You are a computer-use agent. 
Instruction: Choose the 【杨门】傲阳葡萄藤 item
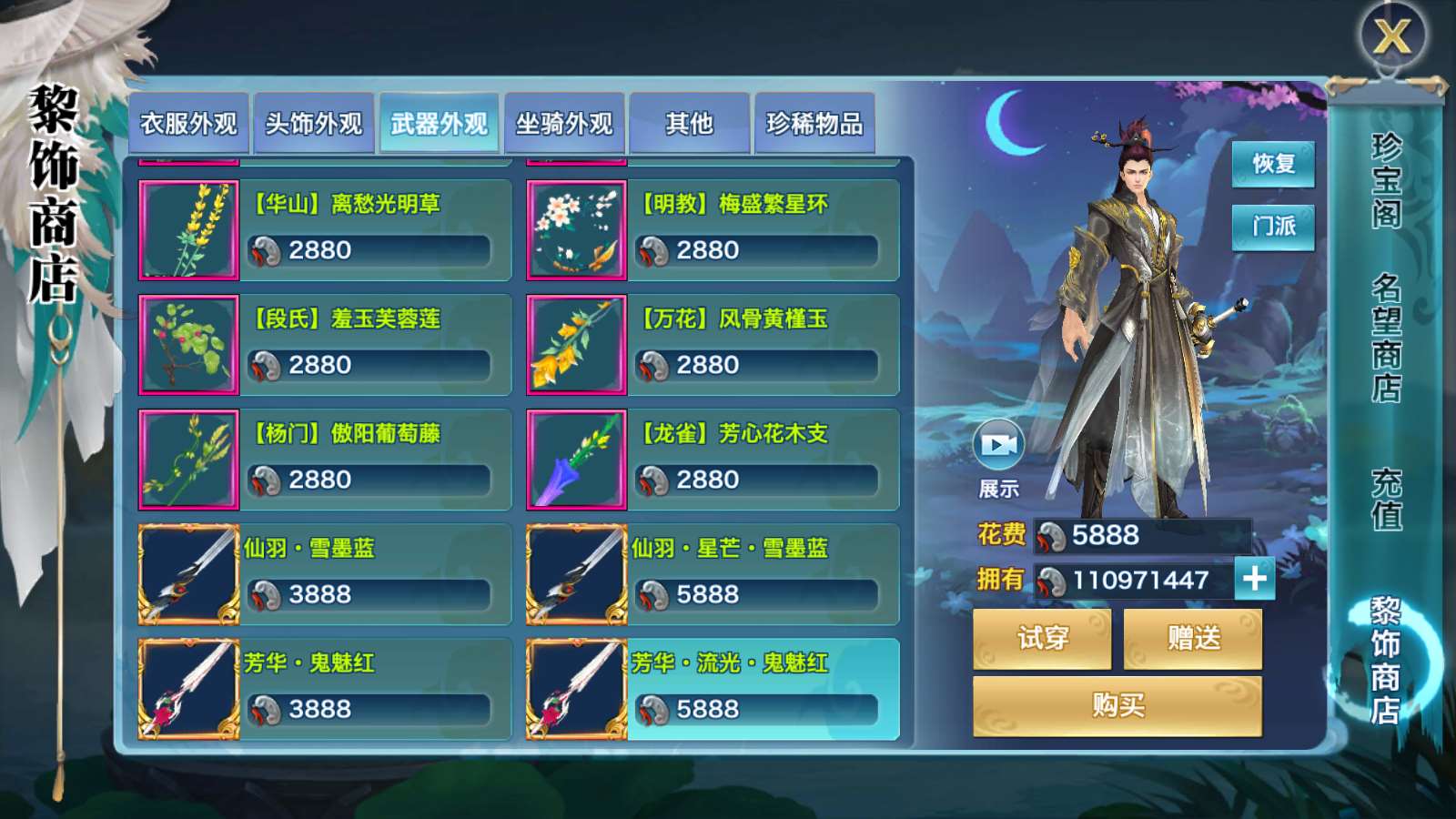[325, 459]
